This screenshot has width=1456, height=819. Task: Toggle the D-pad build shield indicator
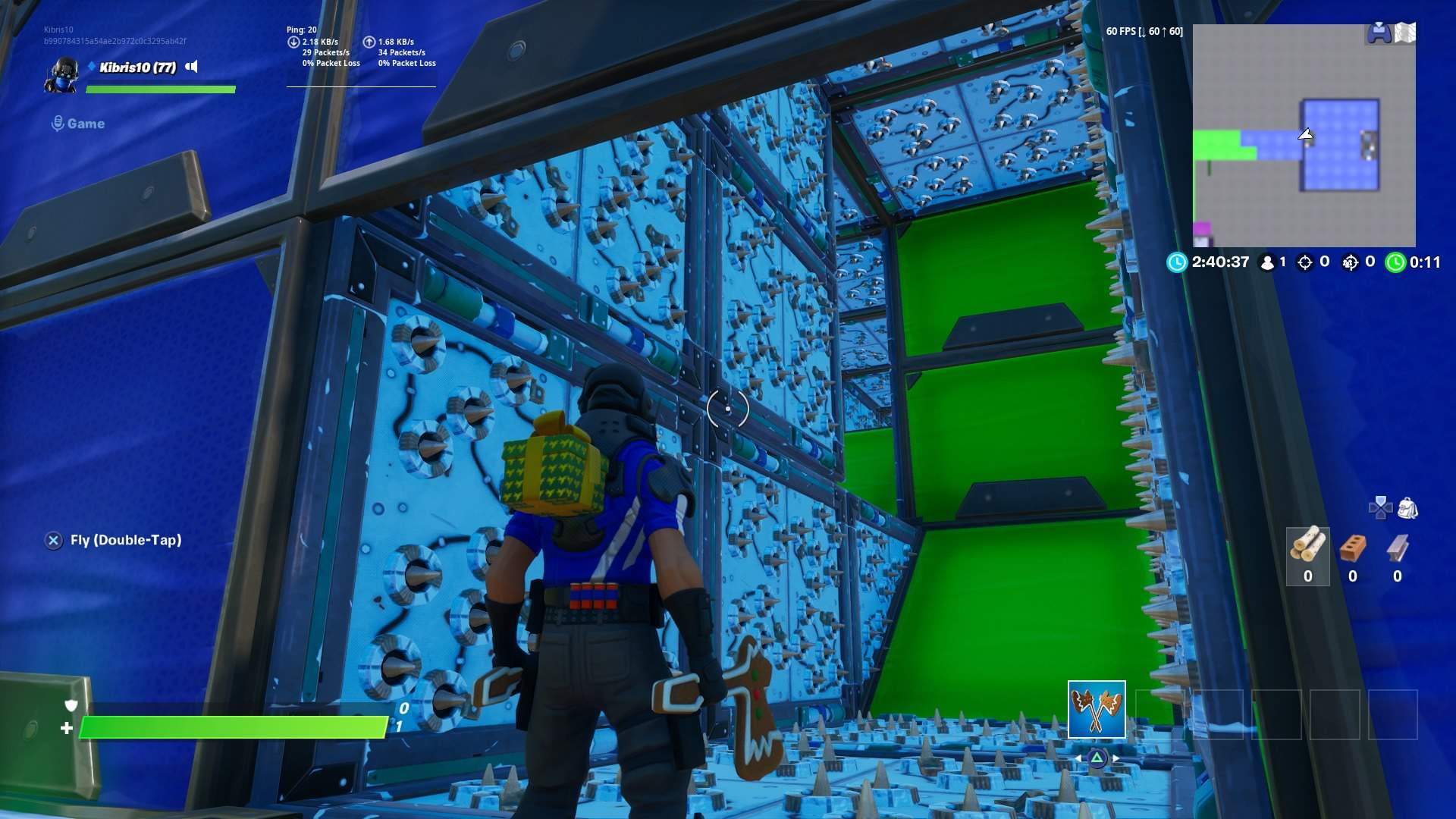pyautogui.click(x=1380, y=507)
